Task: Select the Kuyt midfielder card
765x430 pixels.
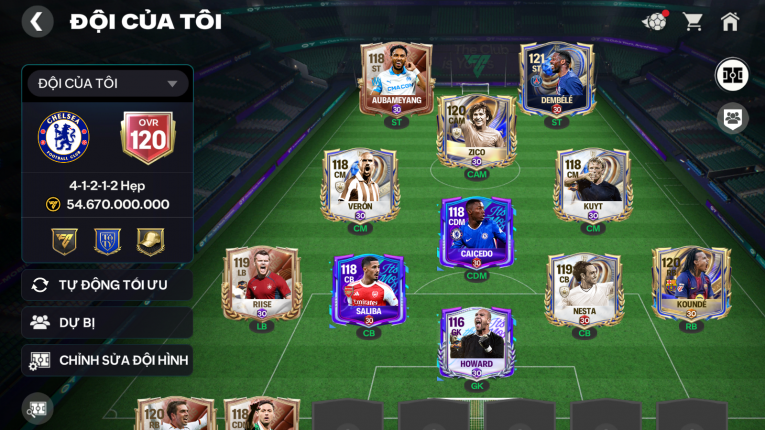Action: (x=593, y=187)
